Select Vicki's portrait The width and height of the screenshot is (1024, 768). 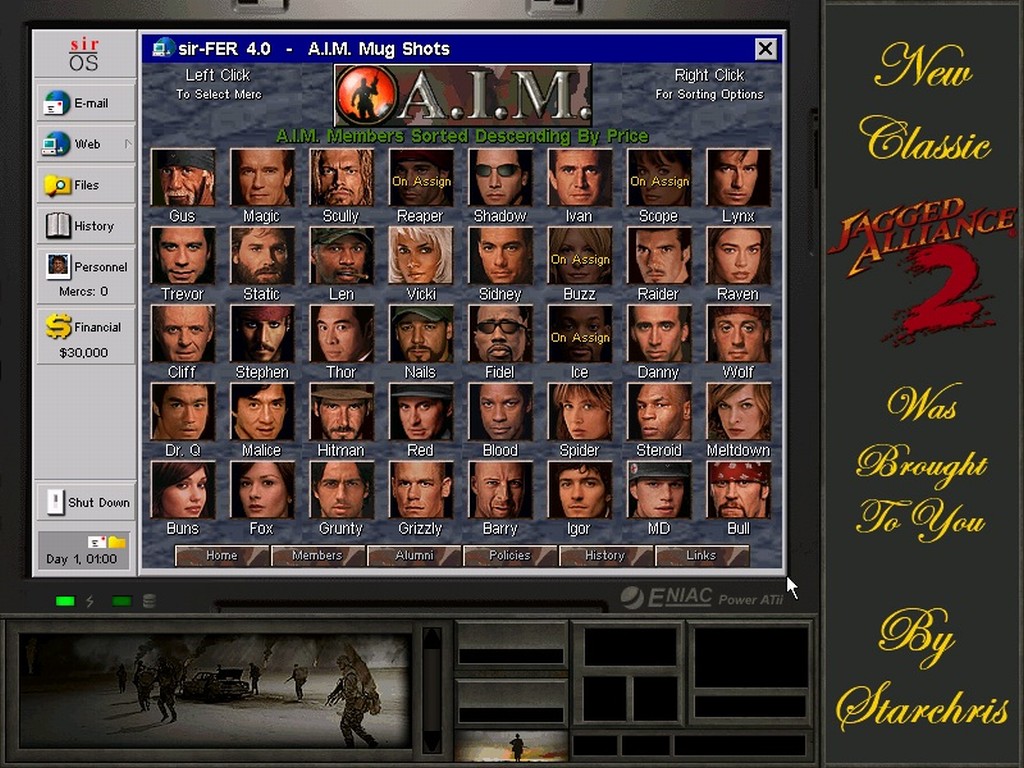tap(421, 256)
